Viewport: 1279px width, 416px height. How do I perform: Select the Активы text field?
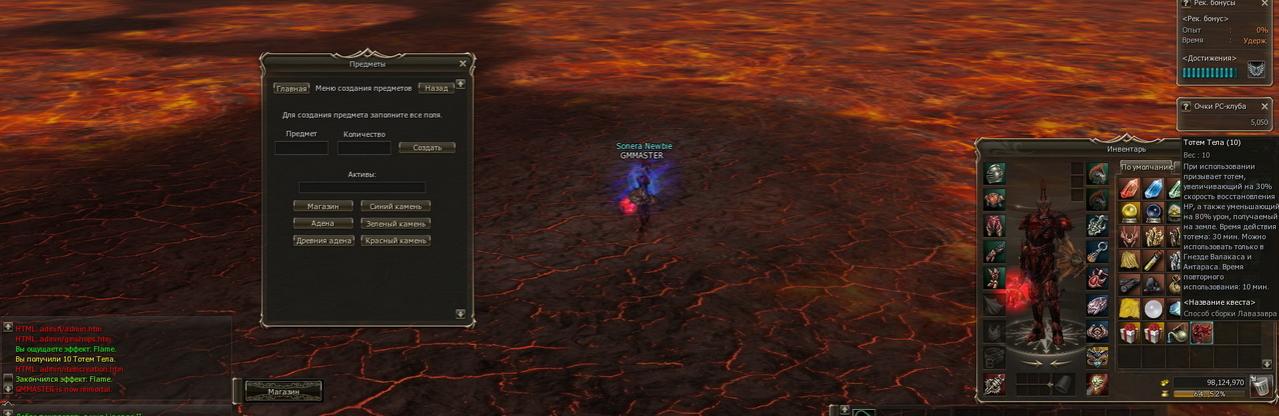(x=362, y=187)
